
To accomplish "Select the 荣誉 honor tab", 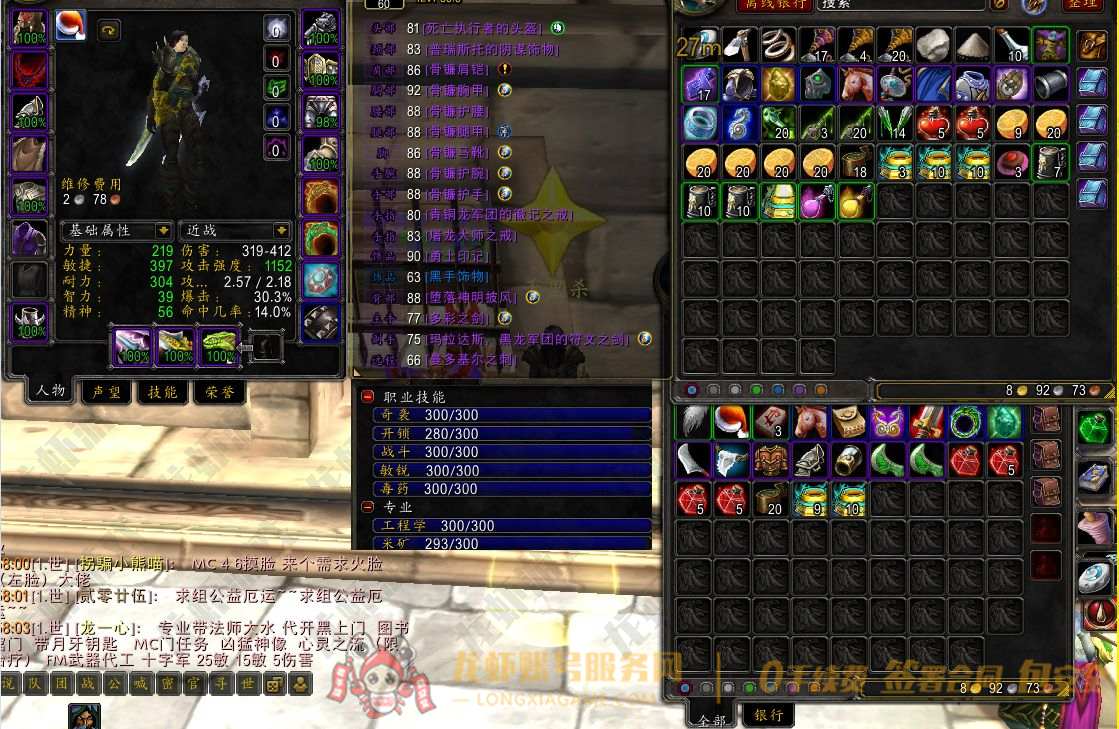I will (219, 392).
